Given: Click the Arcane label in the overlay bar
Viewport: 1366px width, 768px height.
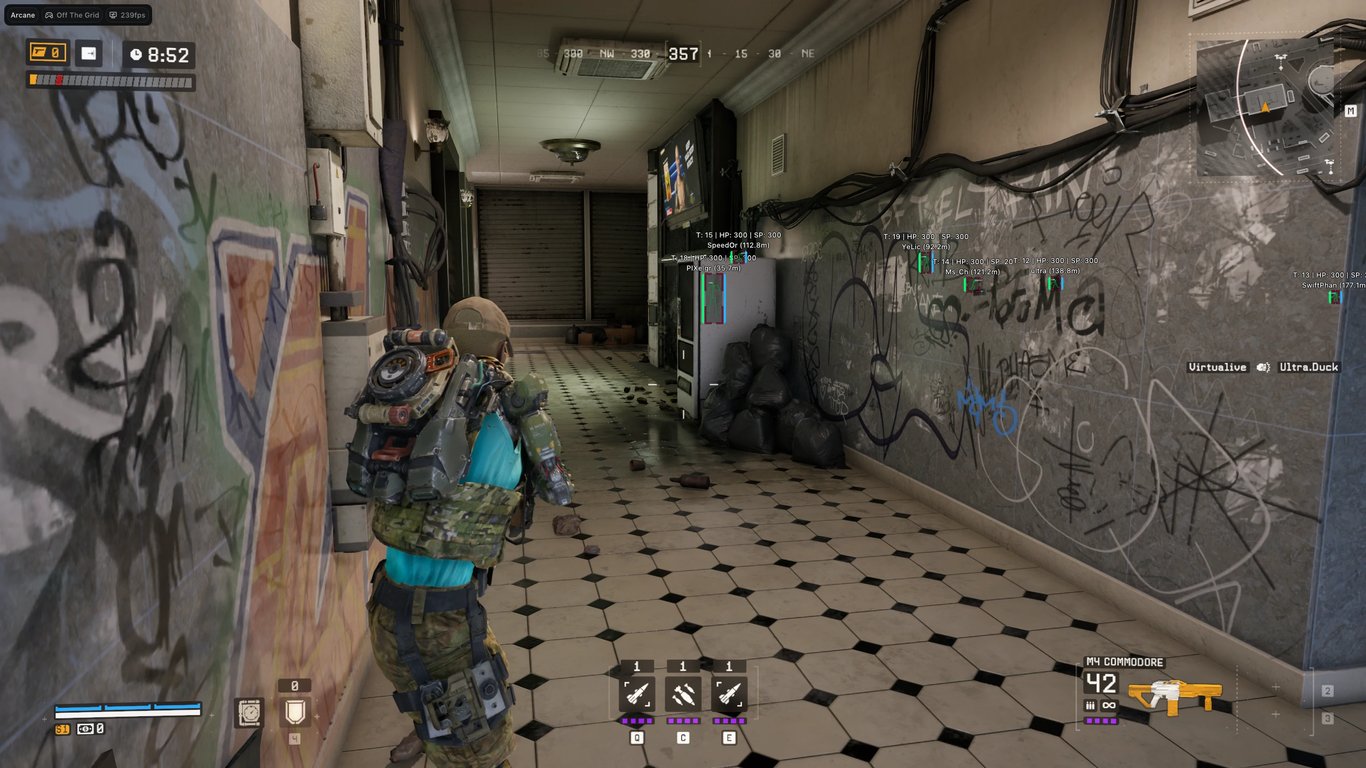Looking at the screenshot, I should [x=22, y=15].
